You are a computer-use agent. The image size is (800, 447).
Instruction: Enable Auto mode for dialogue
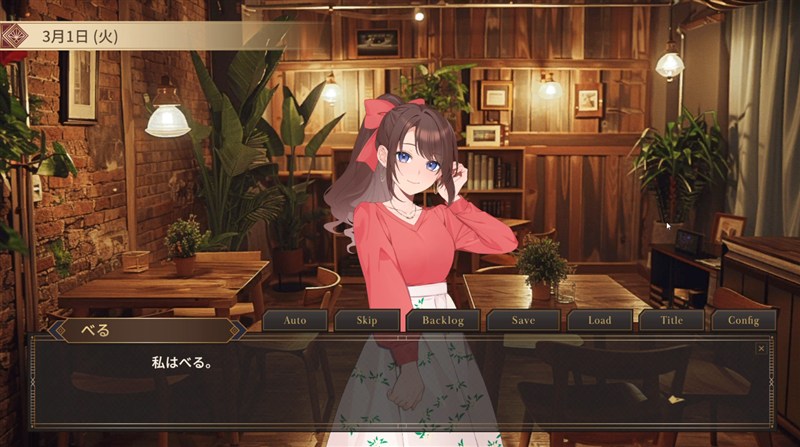(295, 321)
